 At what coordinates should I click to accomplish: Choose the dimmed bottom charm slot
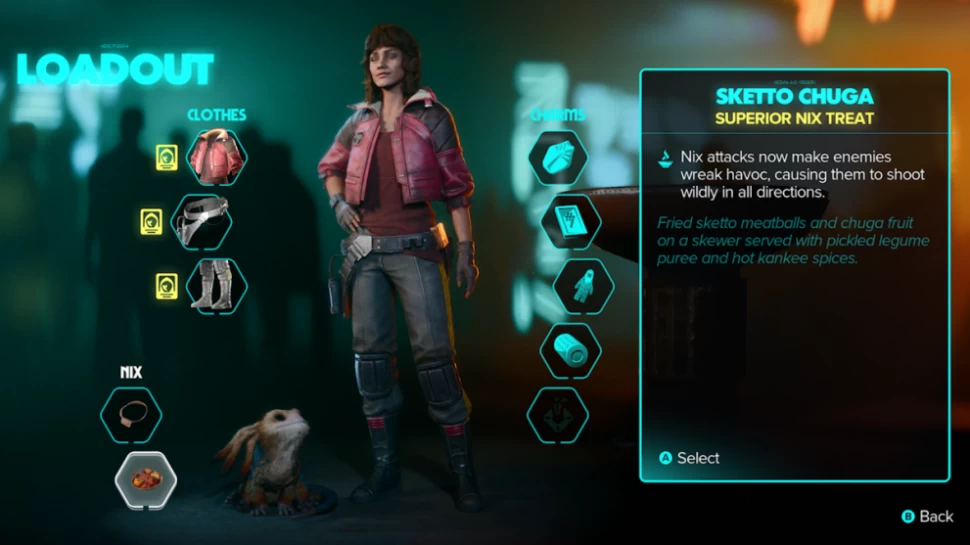(x=557, y=414)
